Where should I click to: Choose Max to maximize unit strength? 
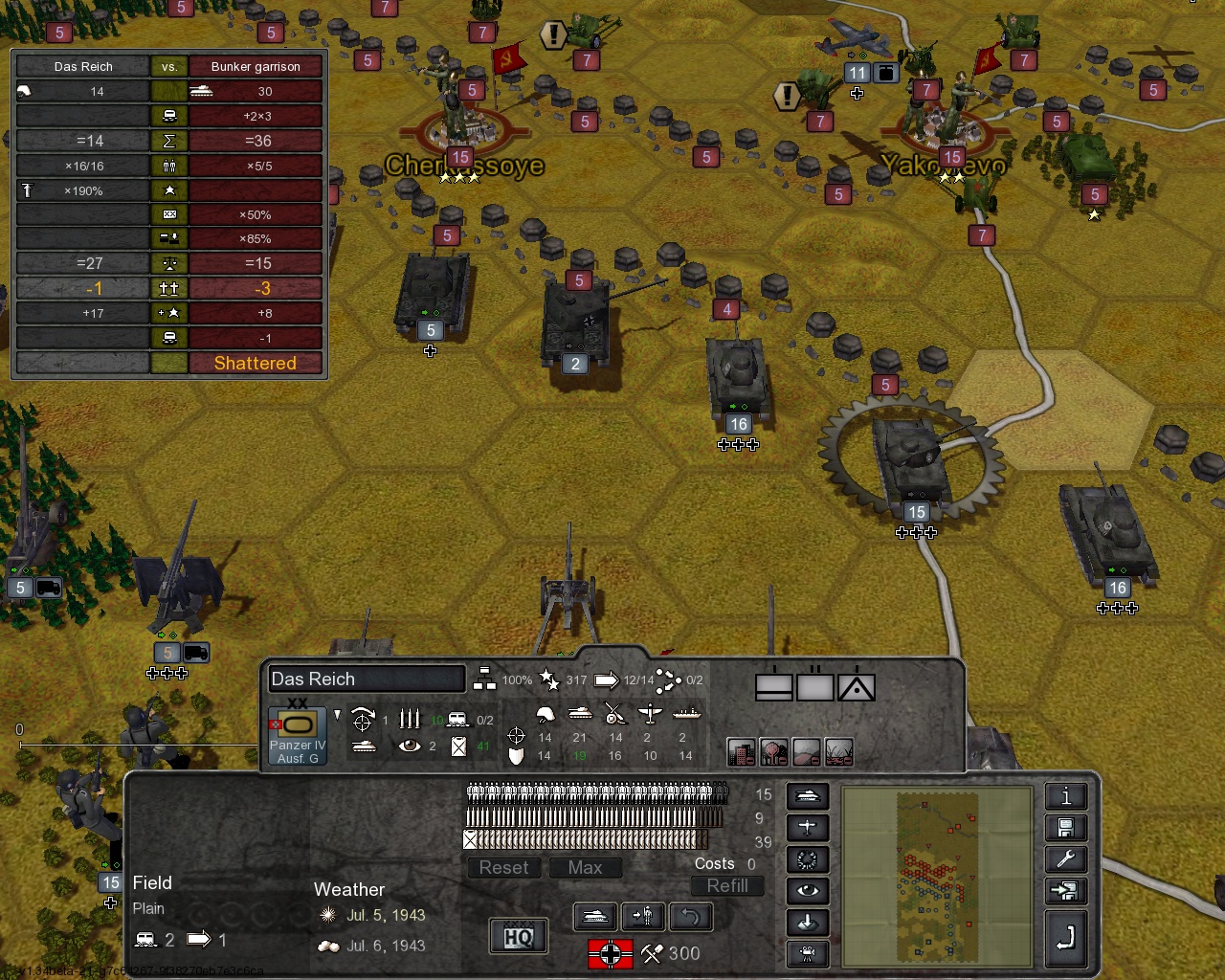click(585, 868)
